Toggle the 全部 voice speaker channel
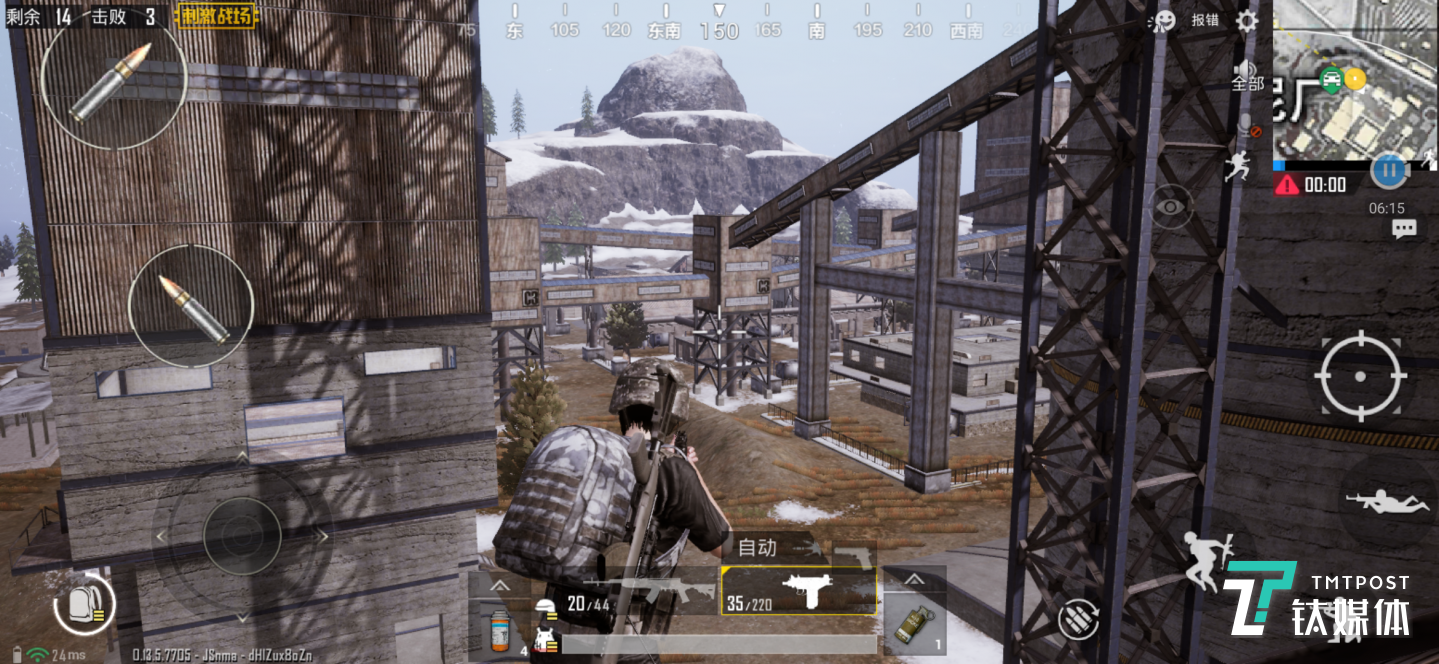The image size is (1439, 664). pos(1247,76)
